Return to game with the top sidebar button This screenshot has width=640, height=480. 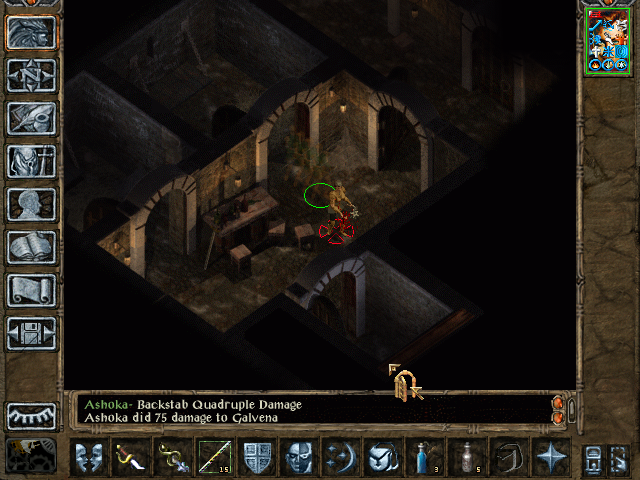click(31, 31)
